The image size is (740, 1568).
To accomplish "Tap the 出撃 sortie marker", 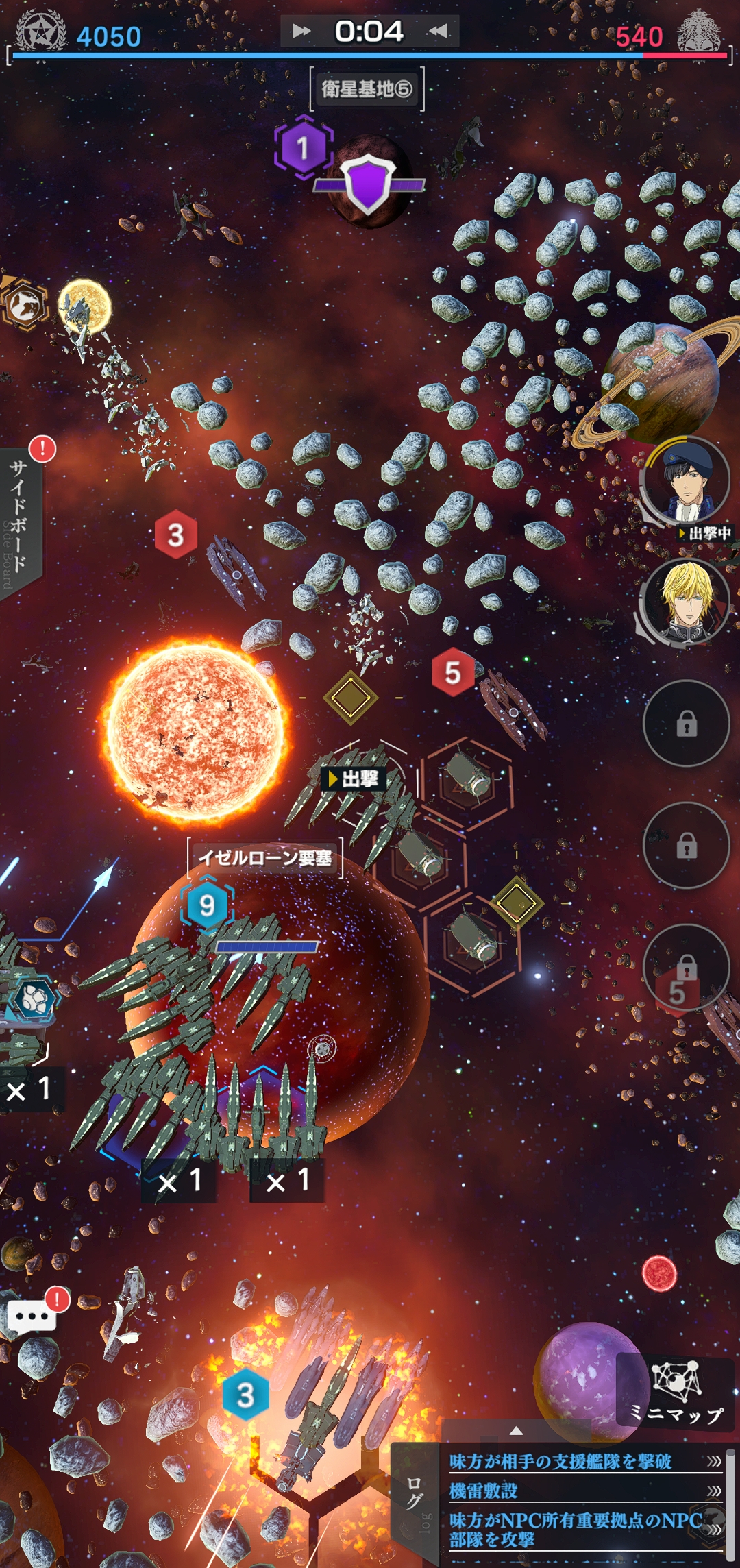I will (x=354, y=779).
